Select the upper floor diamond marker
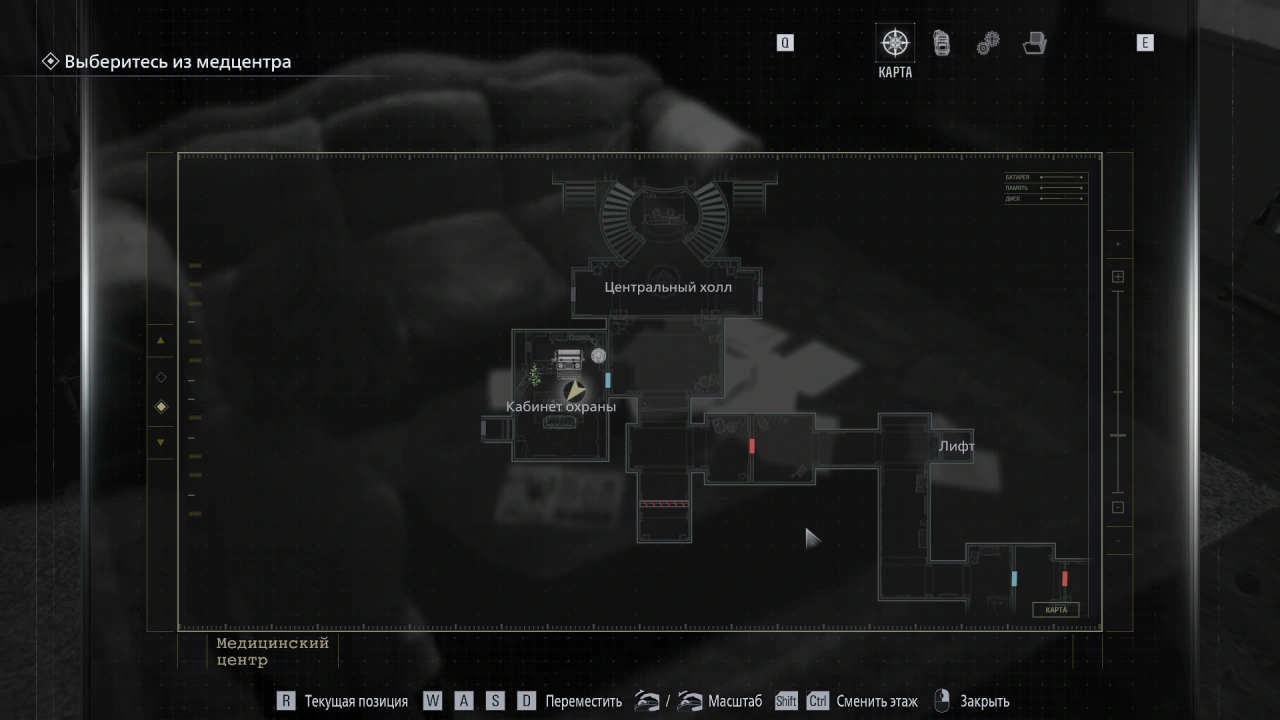This screenshot has height=720, width=1280. 161,377
